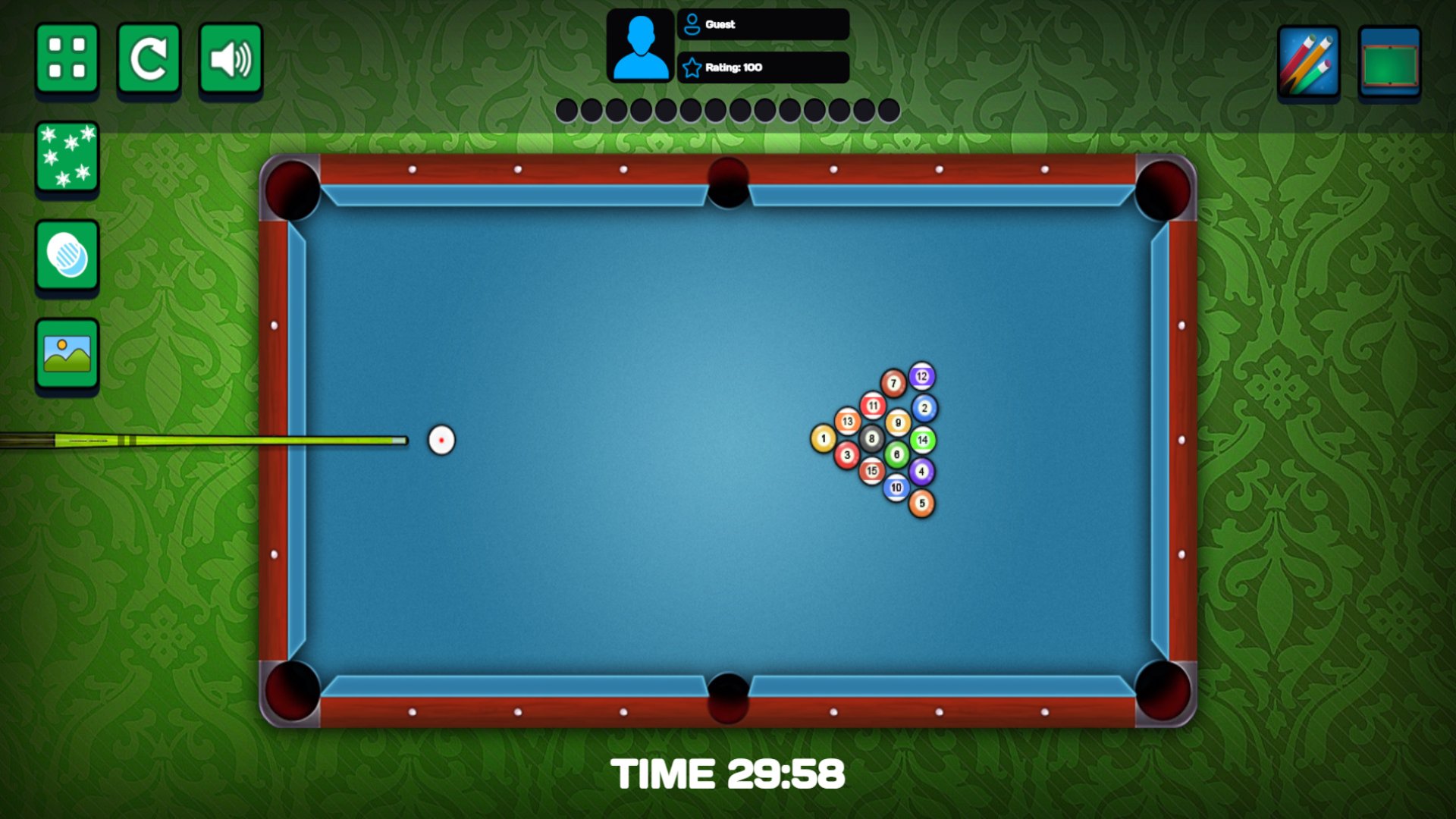Click the 12 ball at the rack's right edge

(922, 375)
